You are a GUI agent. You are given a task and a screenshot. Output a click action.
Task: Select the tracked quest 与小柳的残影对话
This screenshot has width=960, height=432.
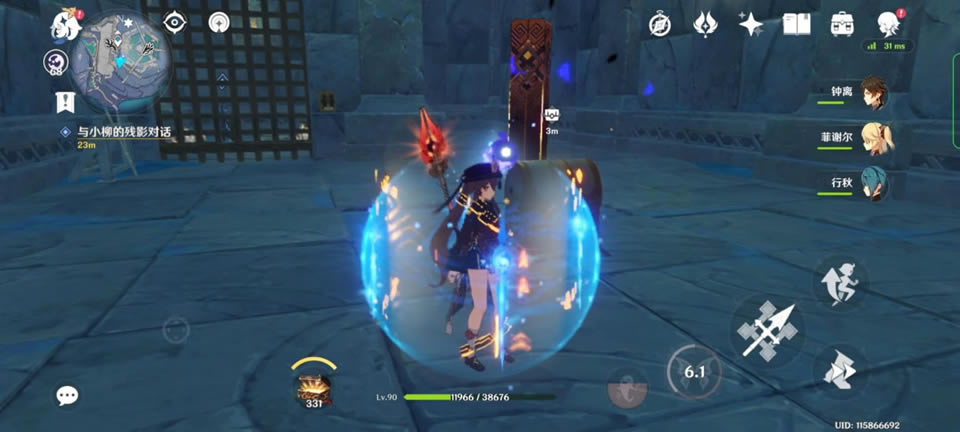pyautogui.click(x=116, y=132)
